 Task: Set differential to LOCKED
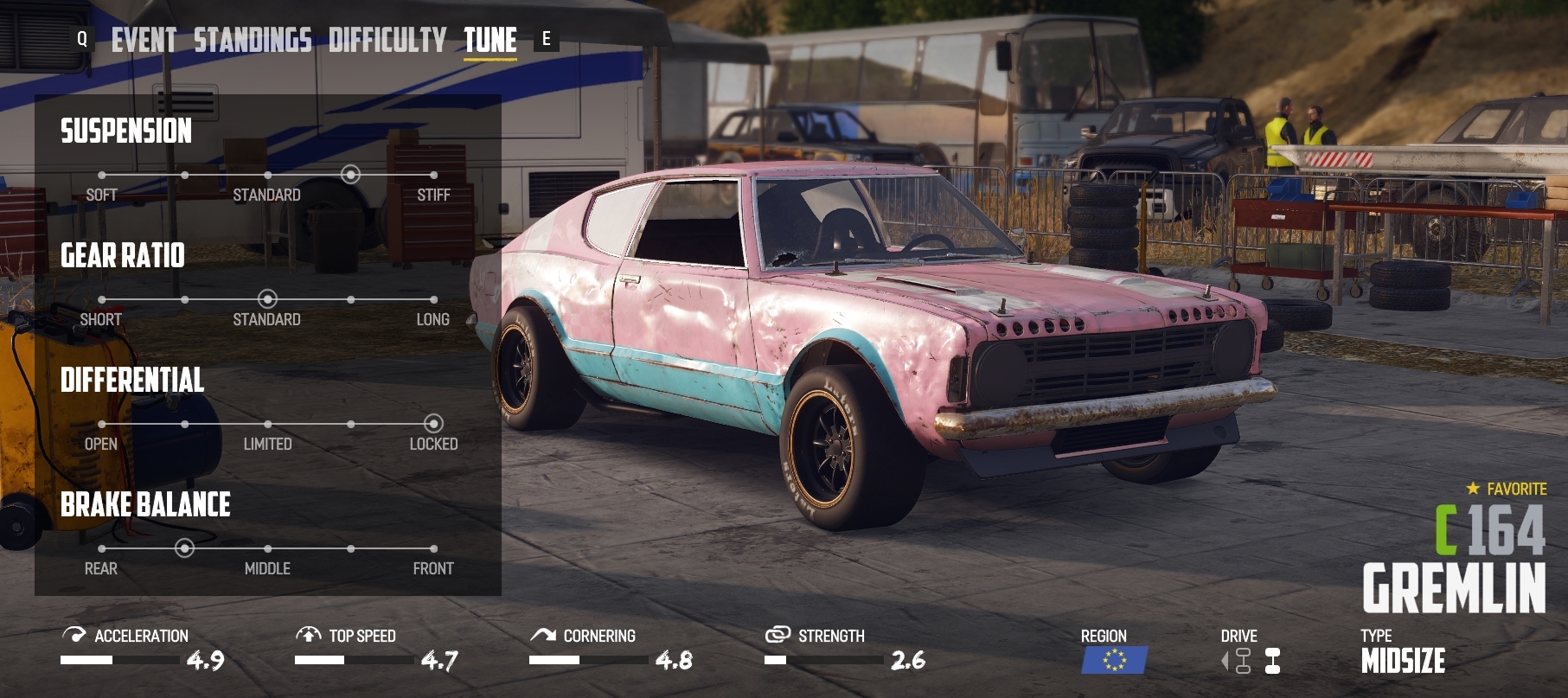point(433,423)
